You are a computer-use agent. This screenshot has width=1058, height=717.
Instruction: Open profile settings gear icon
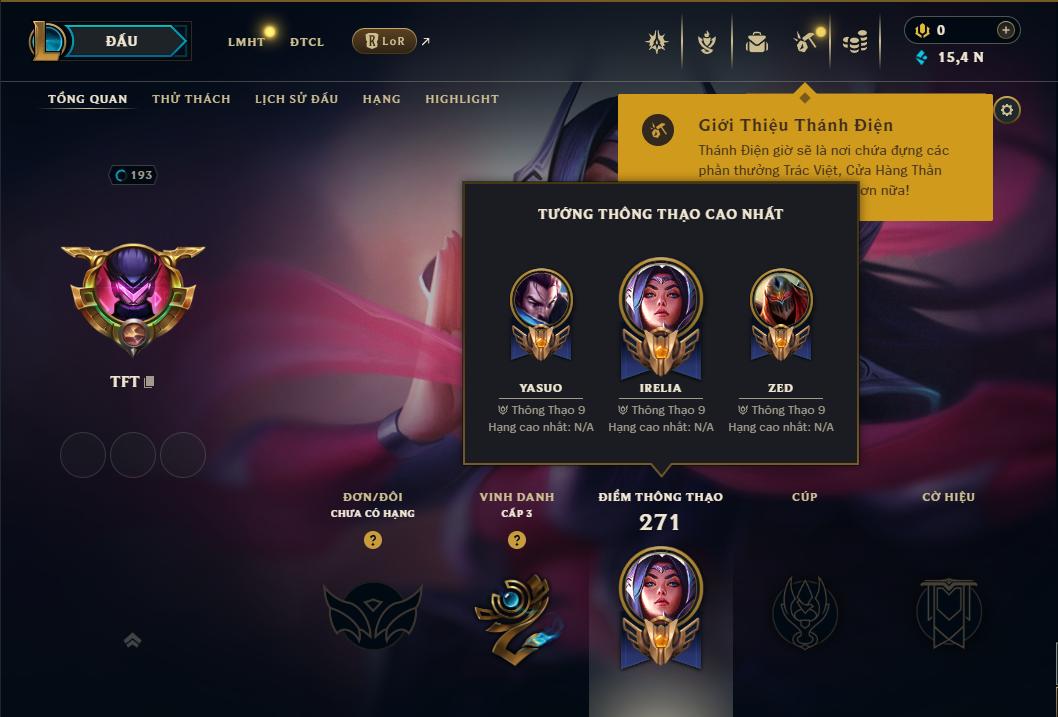pos(1007,110)
